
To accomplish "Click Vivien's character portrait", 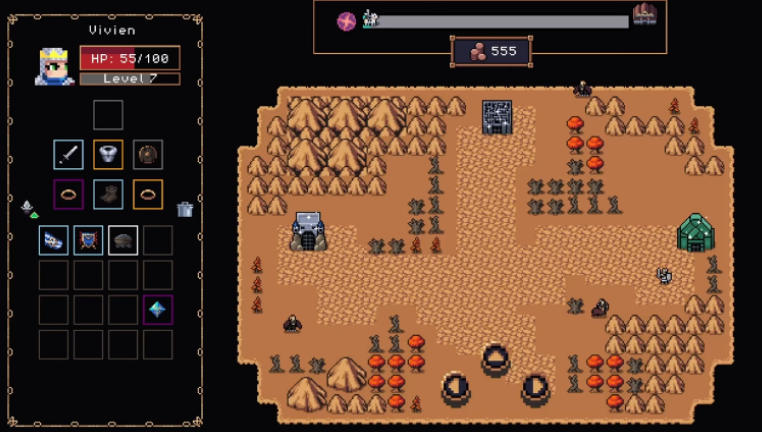I will [x=54, y=65].
